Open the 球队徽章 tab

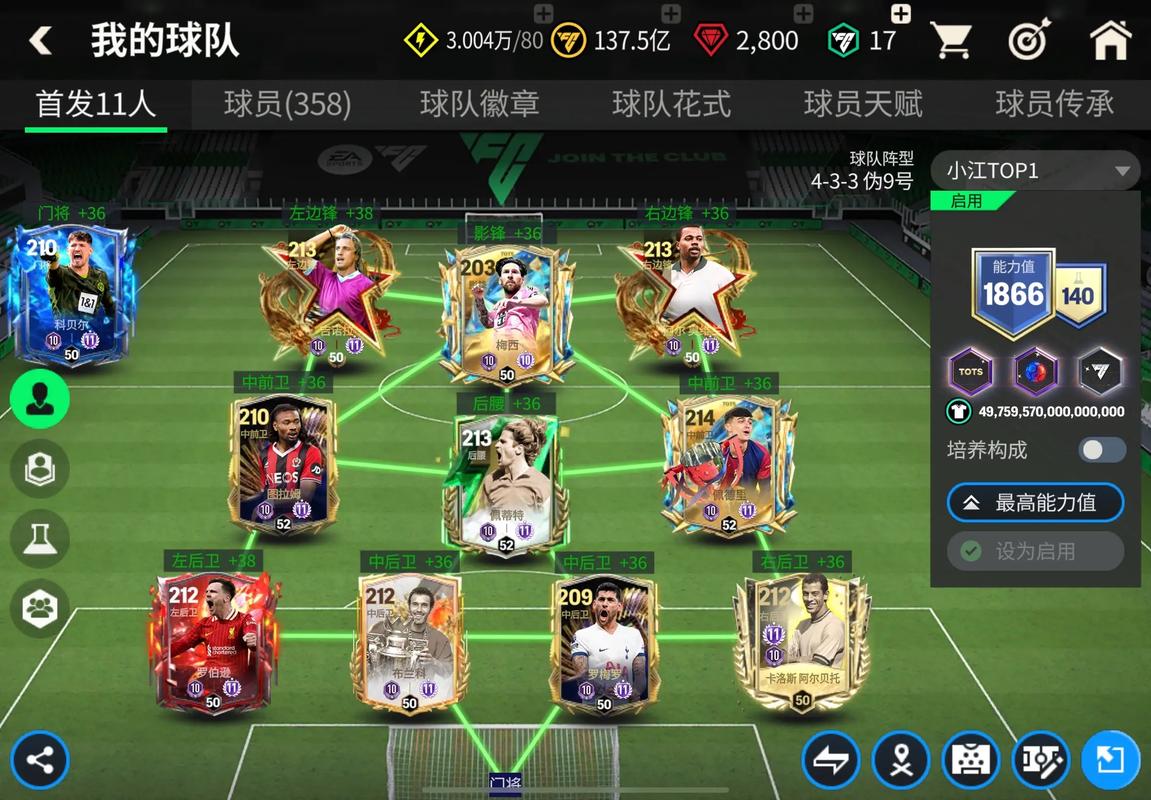(479, 104)
